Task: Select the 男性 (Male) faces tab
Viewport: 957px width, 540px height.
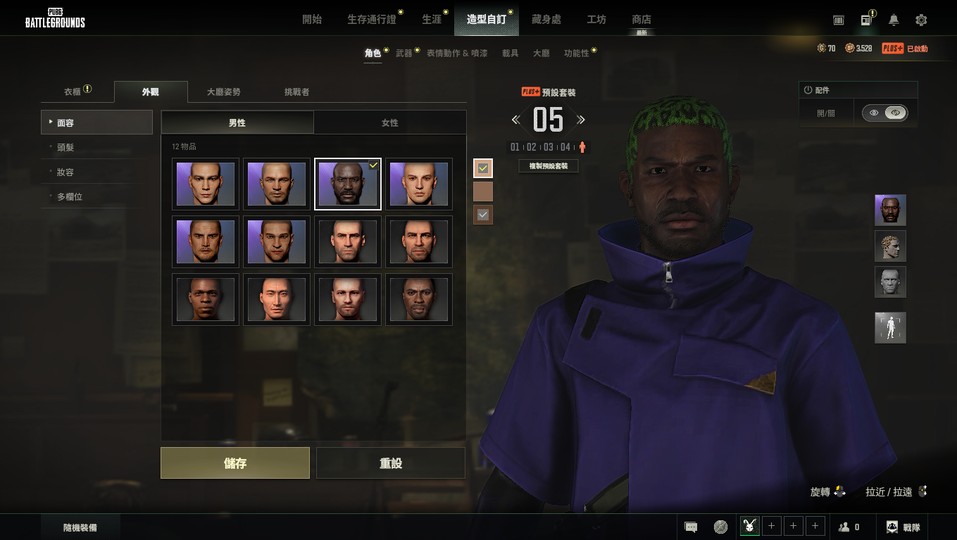Action: click(237, 123)
